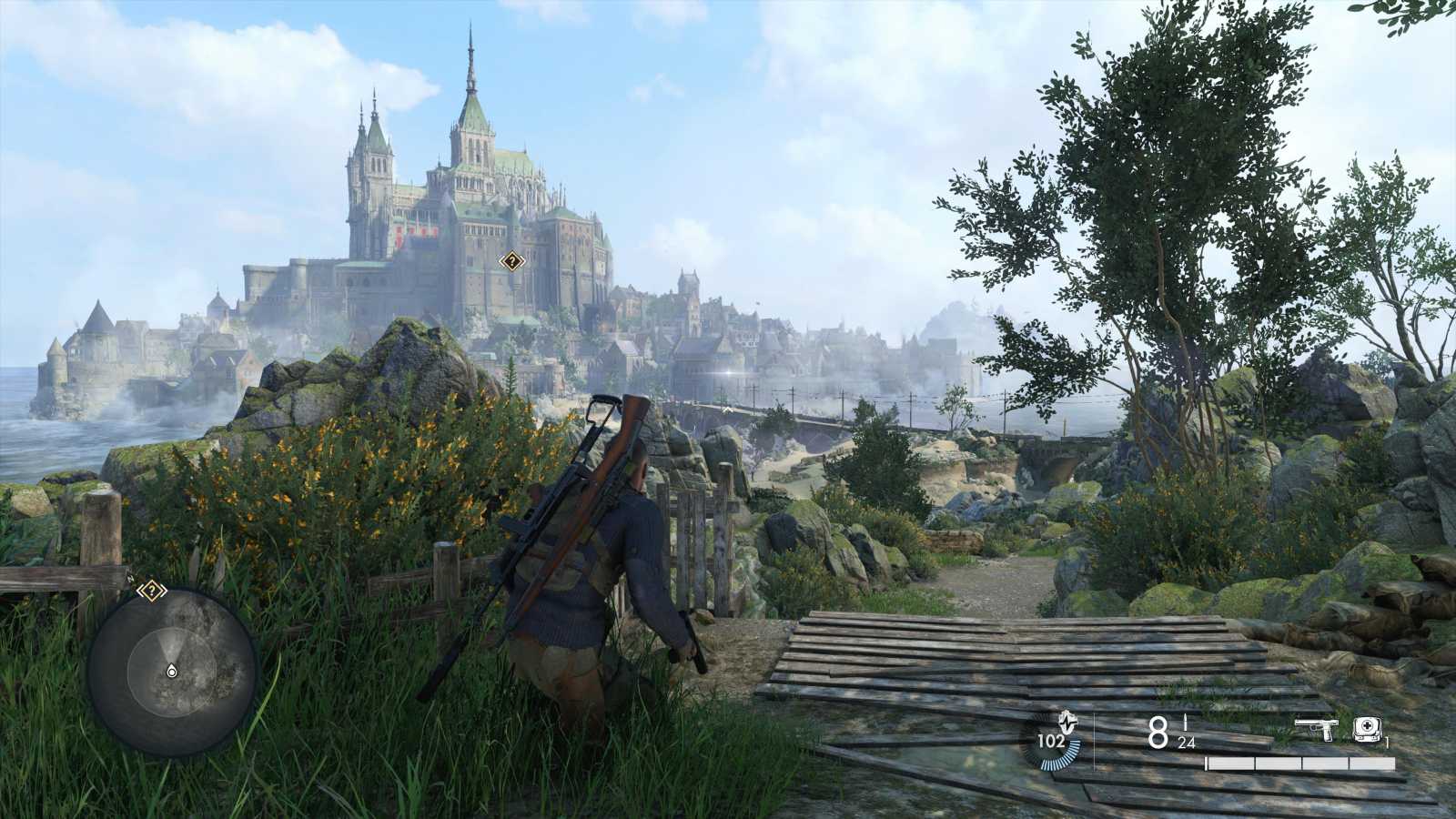Image resolution: width=1456 pixels, height=819 pixels.
Task: Click the north "N" compass marker on the minimap
Action: 130,576
